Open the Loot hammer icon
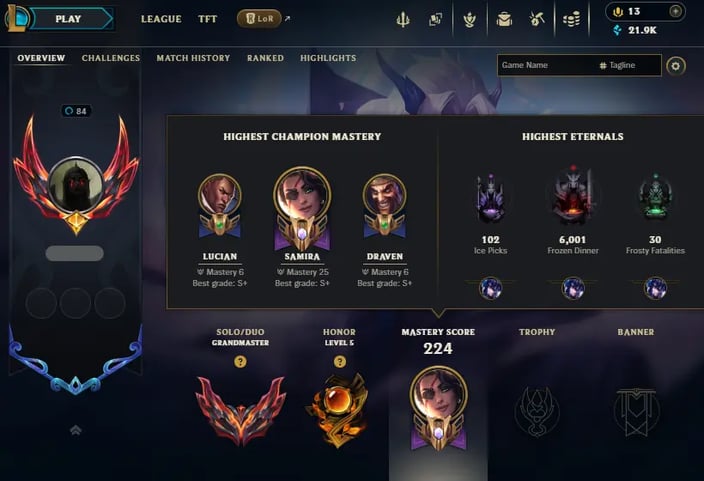The width and height of the screenshot is (704, 481). click(537, 19)
